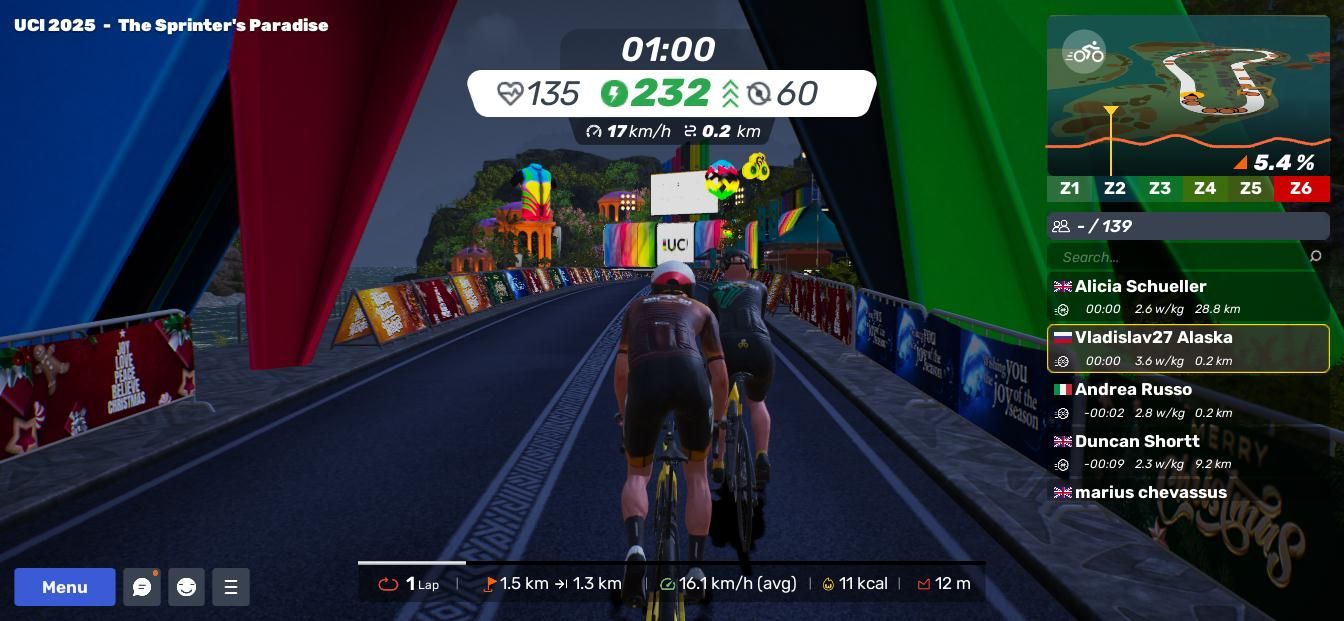This screenshot has width=1344, height=621.
Task: Open the Menu button
Action: (x=64, y=587)
